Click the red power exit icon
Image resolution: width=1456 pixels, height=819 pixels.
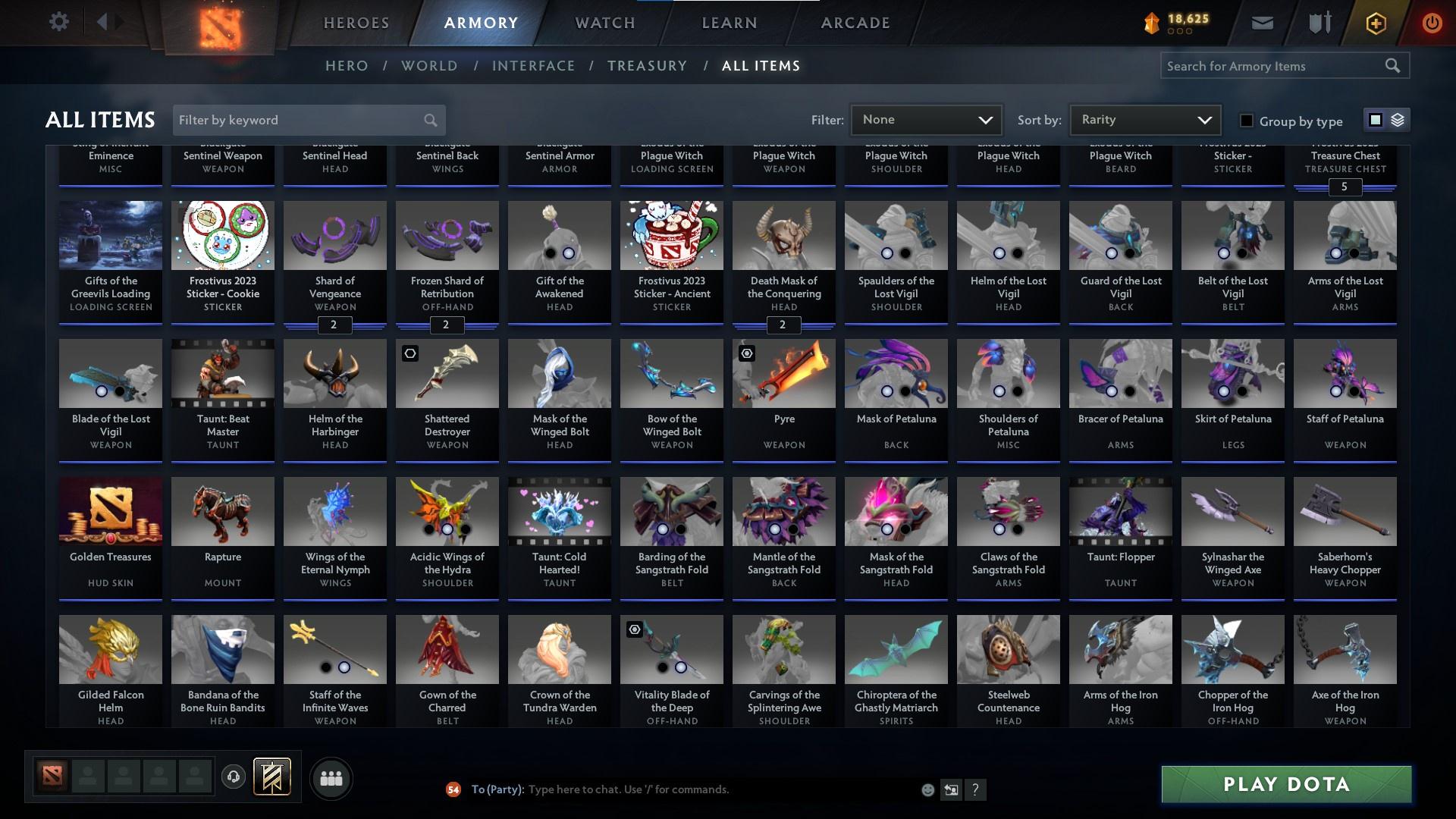(1432, 23)
